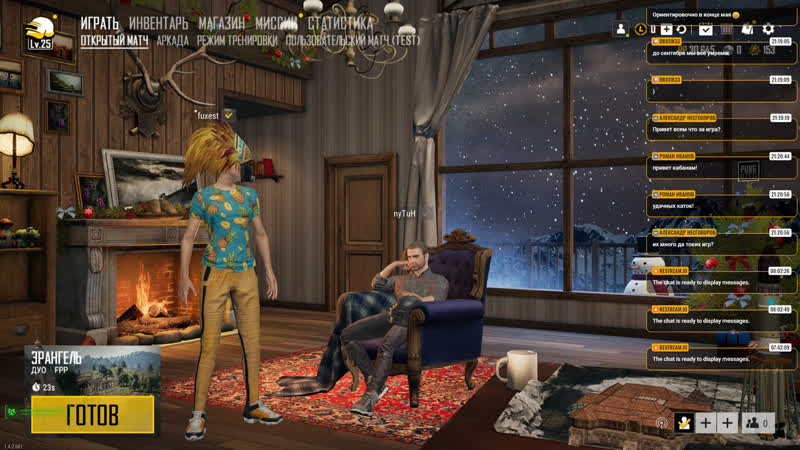The height and width of the screenshot is (450, 800).
Task: Select the ОТКРЫТЫЙ МАТЧ mode
Action: coord(114,41)
